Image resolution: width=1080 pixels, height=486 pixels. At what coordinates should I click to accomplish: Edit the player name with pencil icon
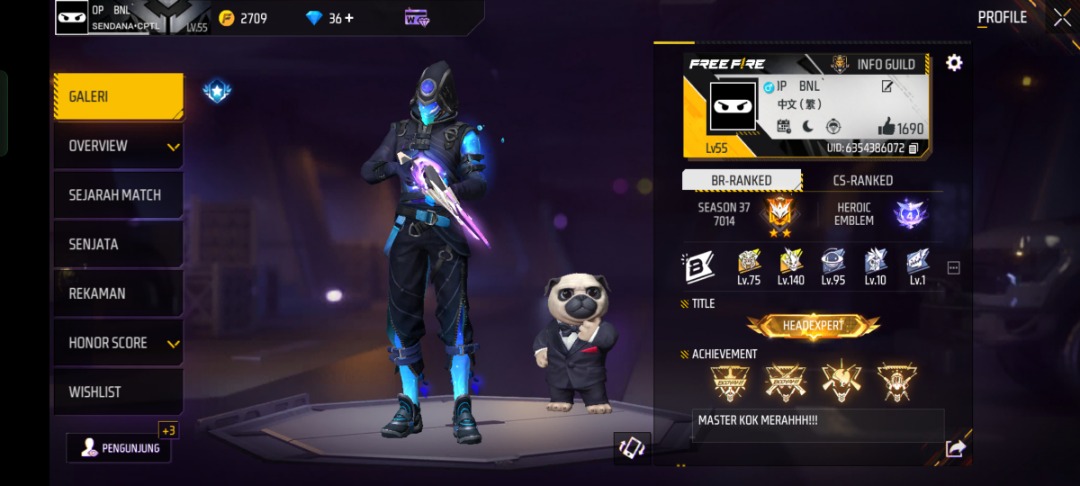point(886,87)
